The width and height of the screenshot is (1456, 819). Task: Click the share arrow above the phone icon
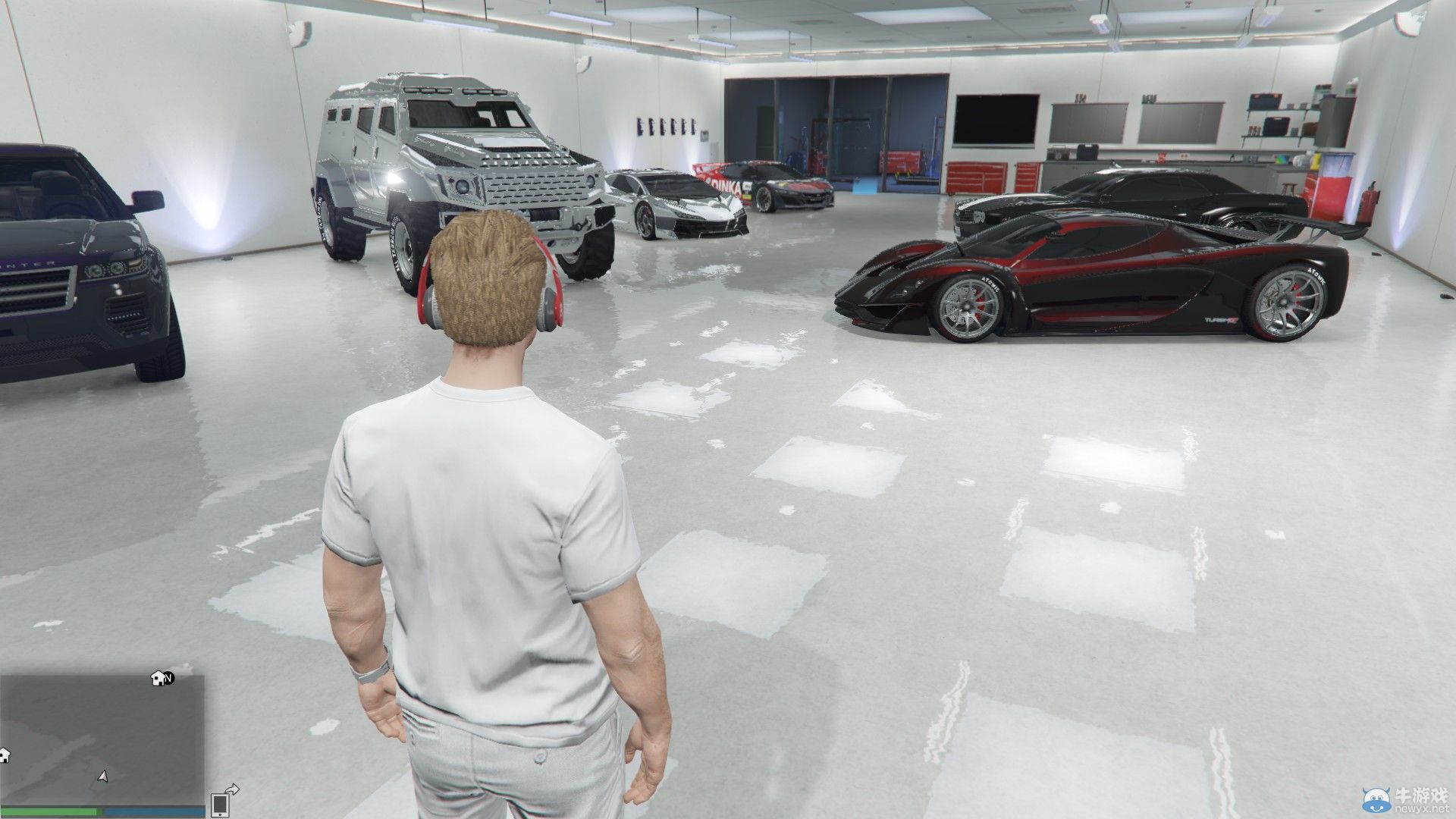[x=232, y=790]
